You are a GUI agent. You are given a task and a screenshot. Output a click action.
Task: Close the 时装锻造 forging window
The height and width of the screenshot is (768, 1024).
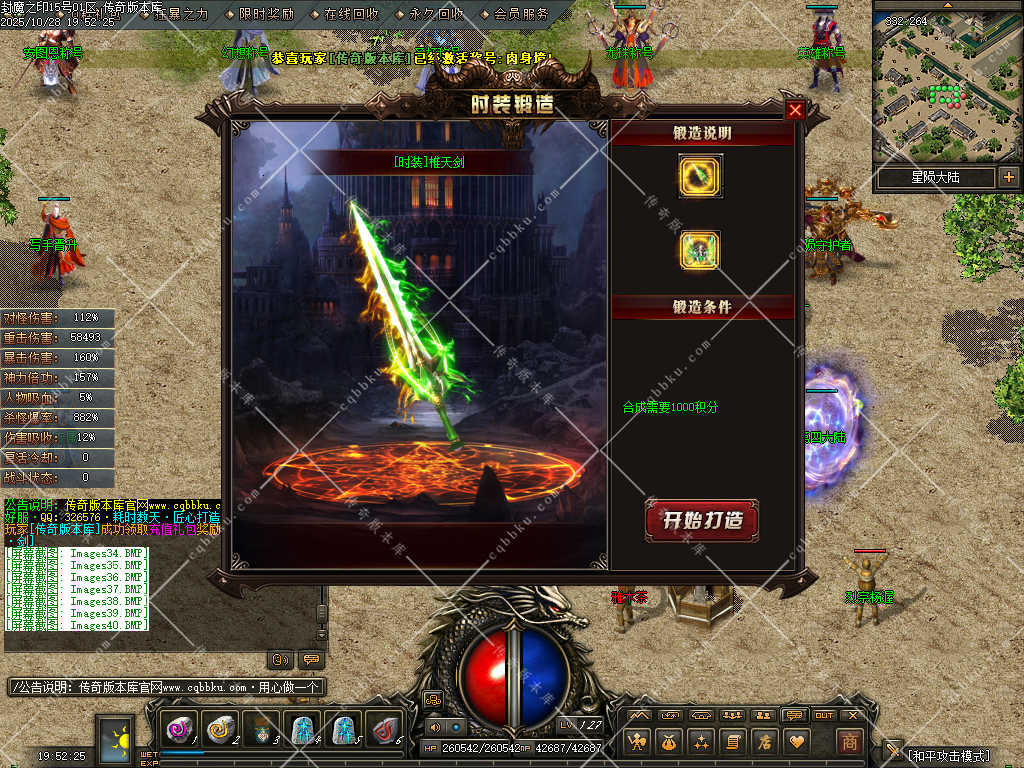tap(795, 110)
